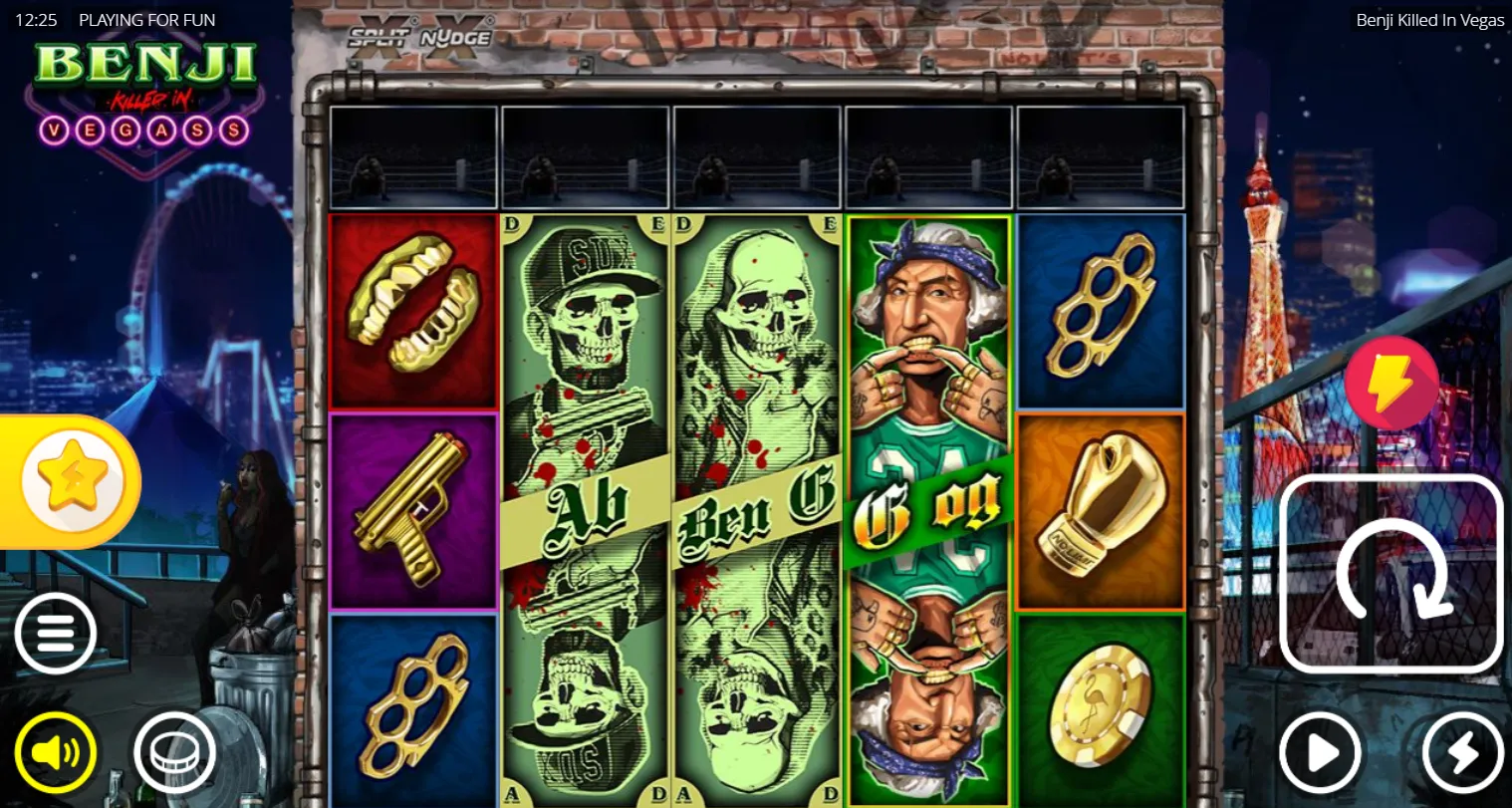The image size is (1512, 808).
Task: Open the hamburger menu
Action: (x=56, y=634)
